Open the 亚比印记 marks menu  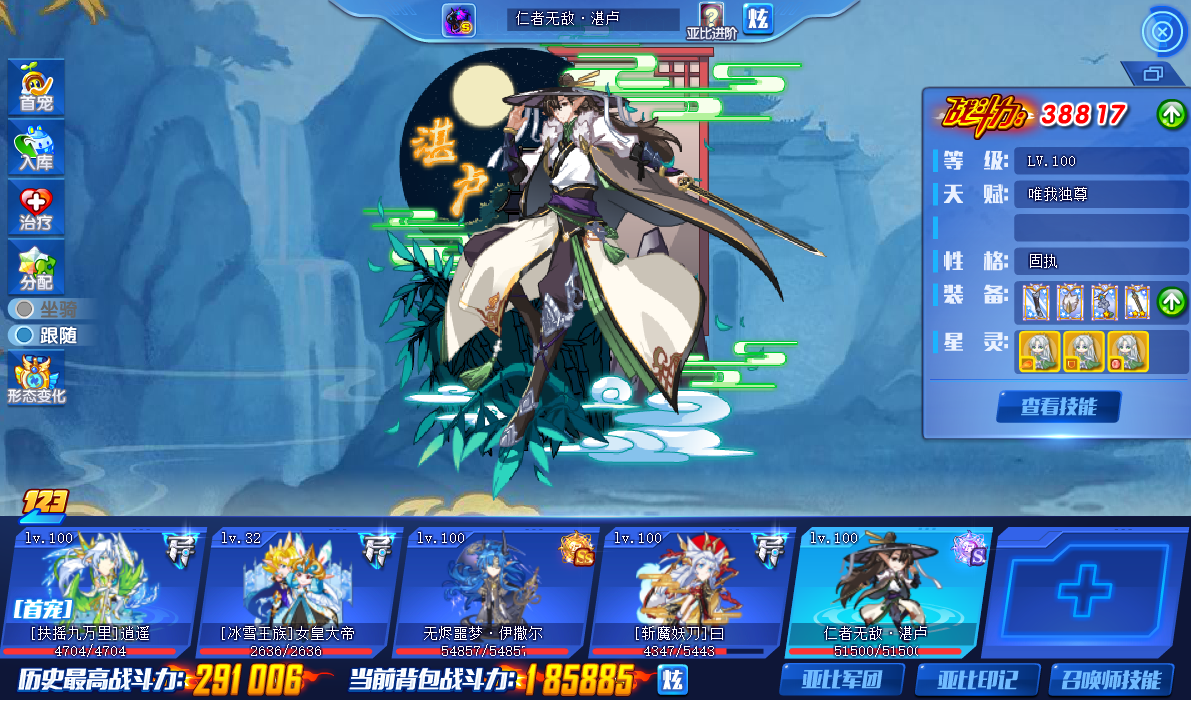click(977, 680)
